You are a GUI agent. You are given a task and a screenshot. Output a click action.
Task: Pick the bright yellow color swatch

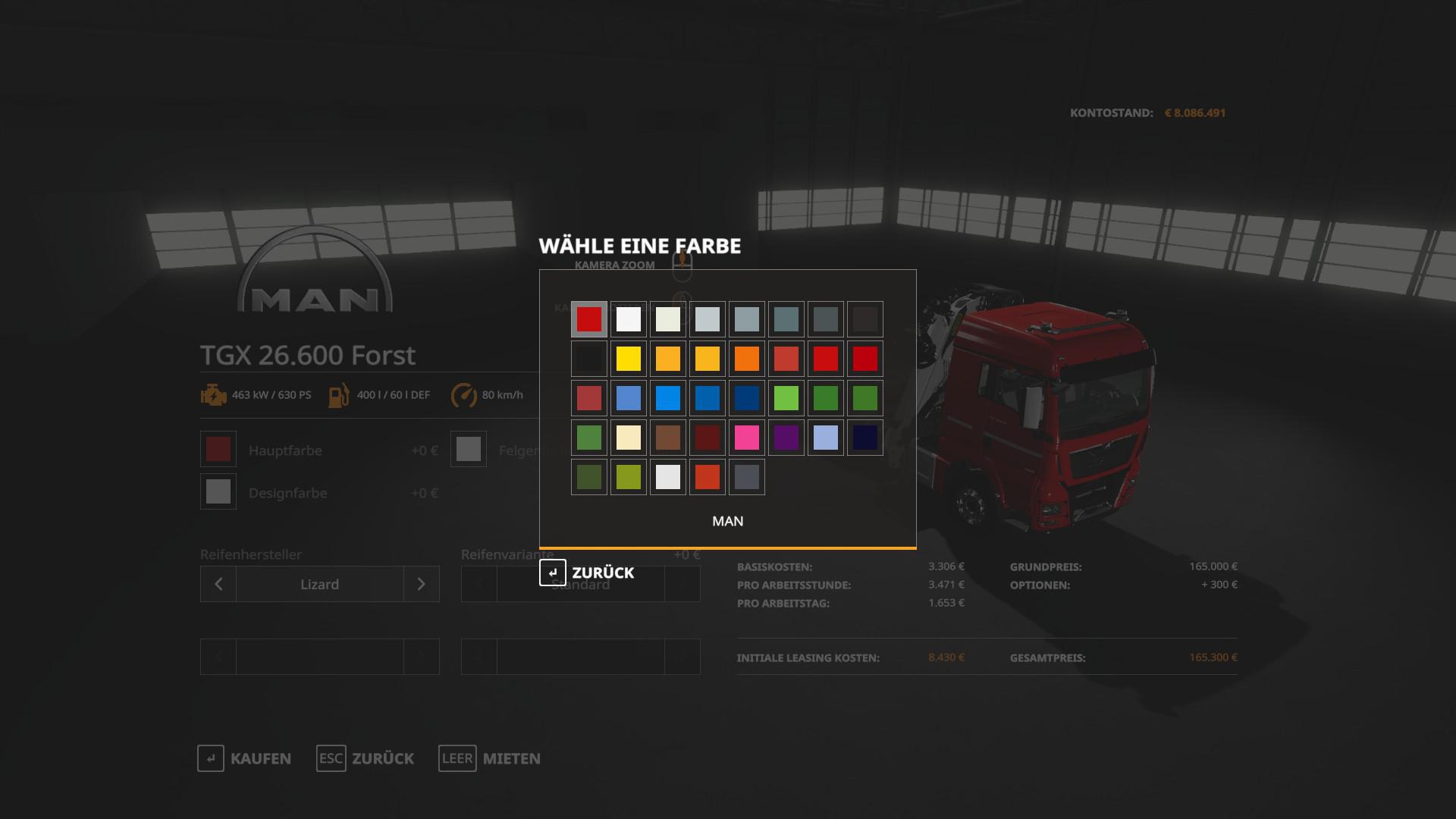629,359
